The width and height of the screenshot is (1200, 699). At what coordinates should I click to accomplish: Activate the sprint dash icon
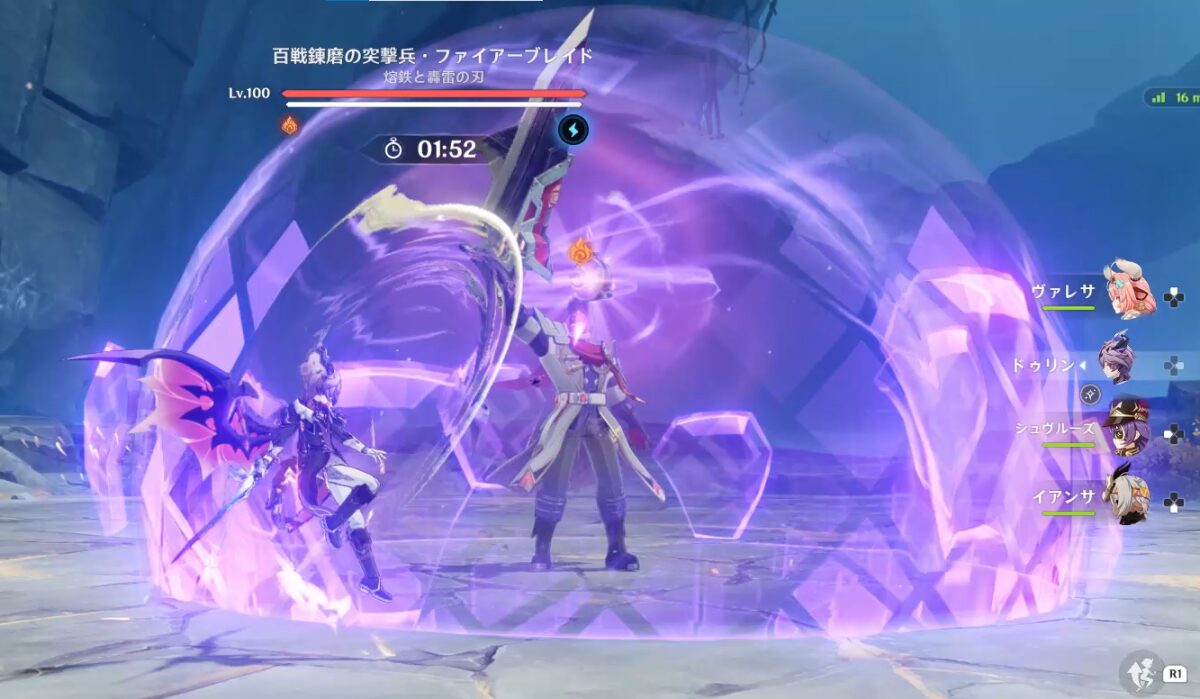pos(1139,673)
